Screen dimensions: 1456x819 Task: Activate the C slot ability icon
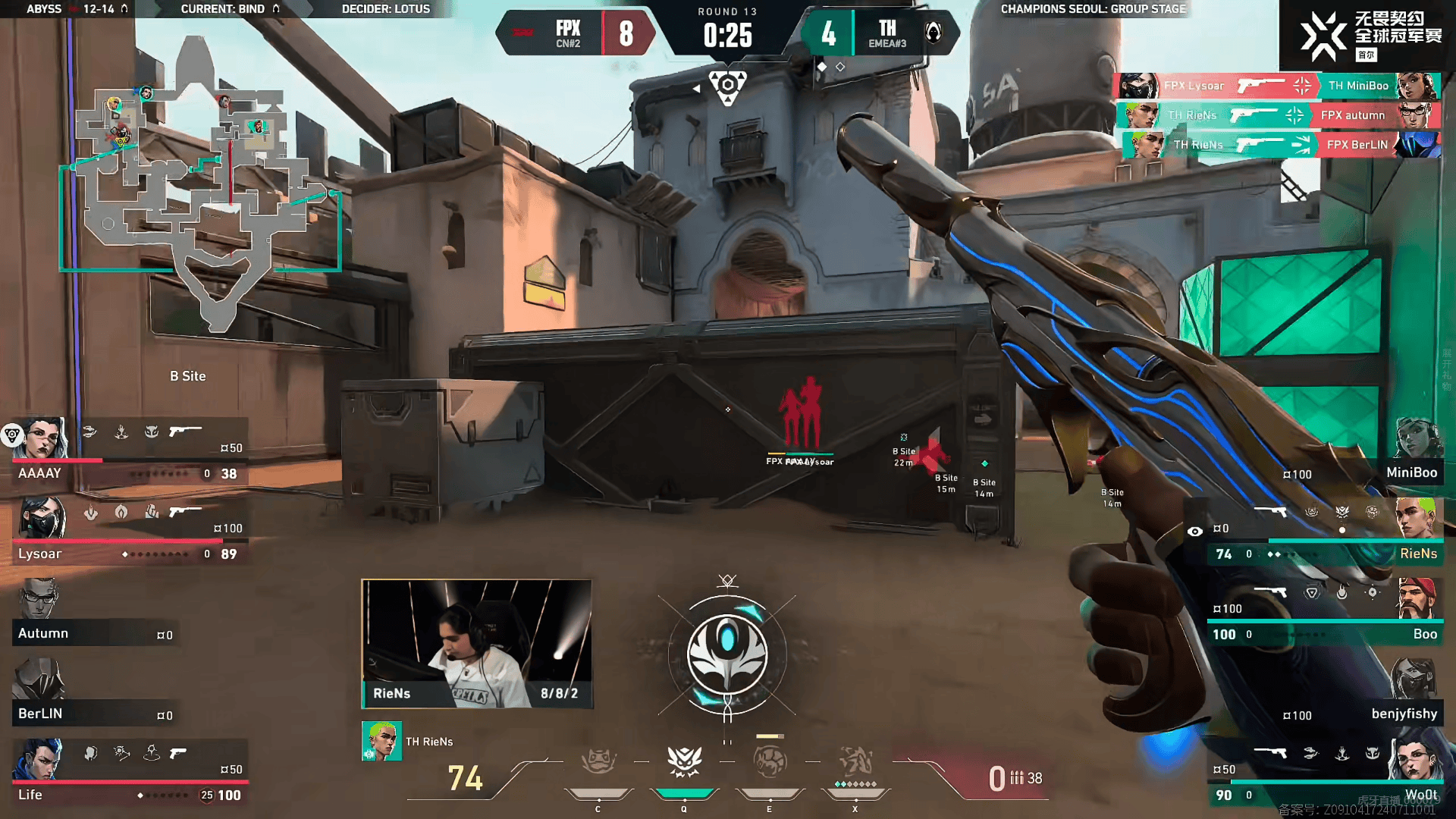pyautogui.click(x=598, y=762)
